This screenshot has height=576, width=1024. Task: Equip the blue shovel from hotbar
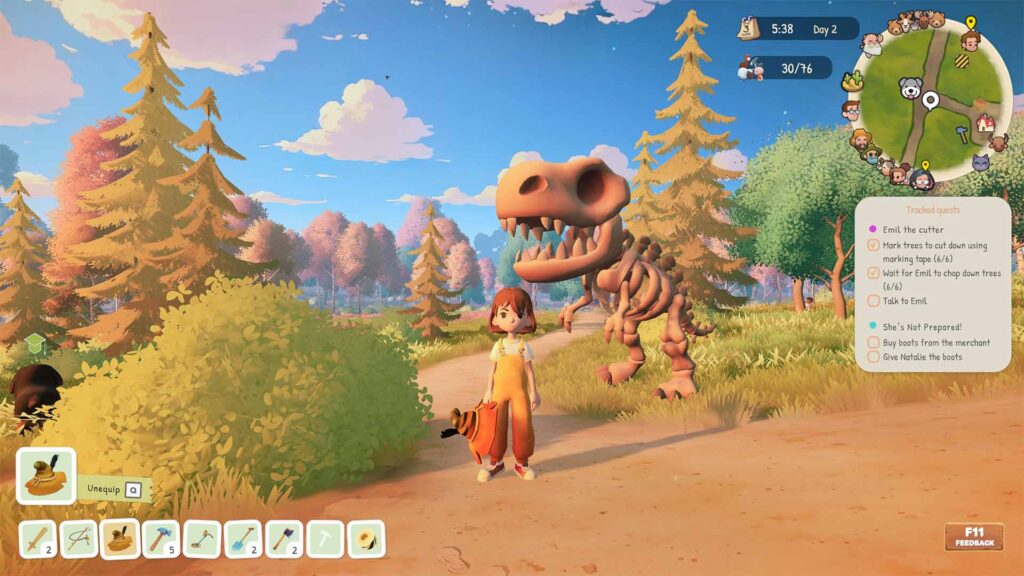(x=243, y=540)
